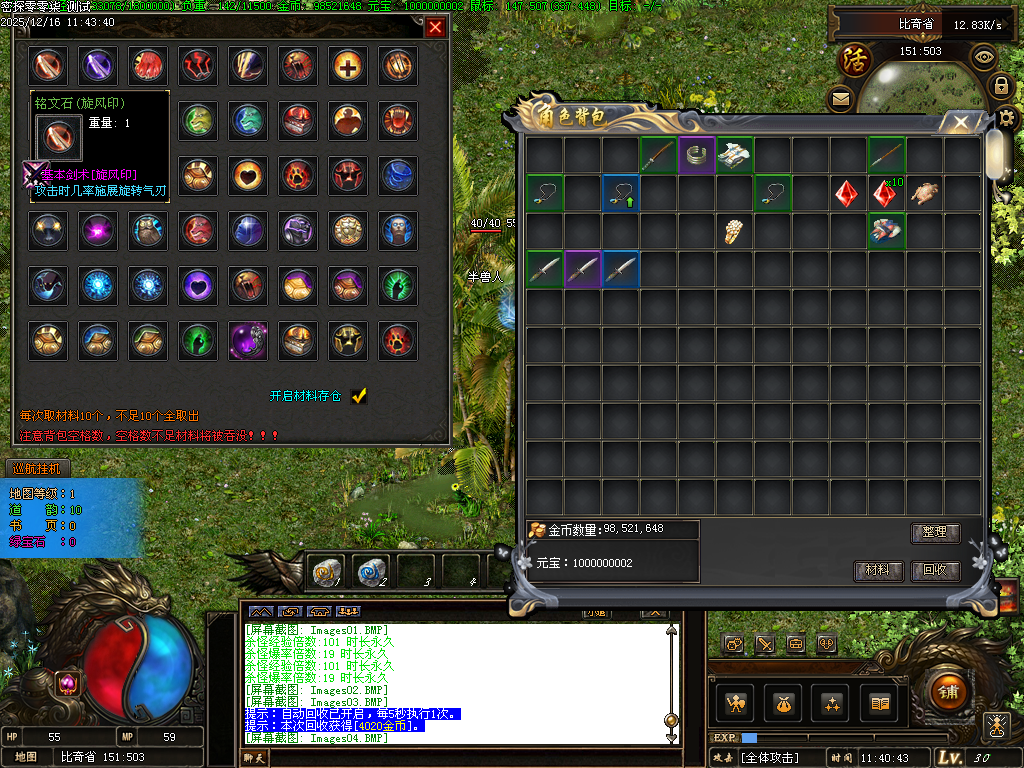Screen dimensions: 1024x768
Task: Open the open book icon in bottom bar
Action: tap(881, 703)
